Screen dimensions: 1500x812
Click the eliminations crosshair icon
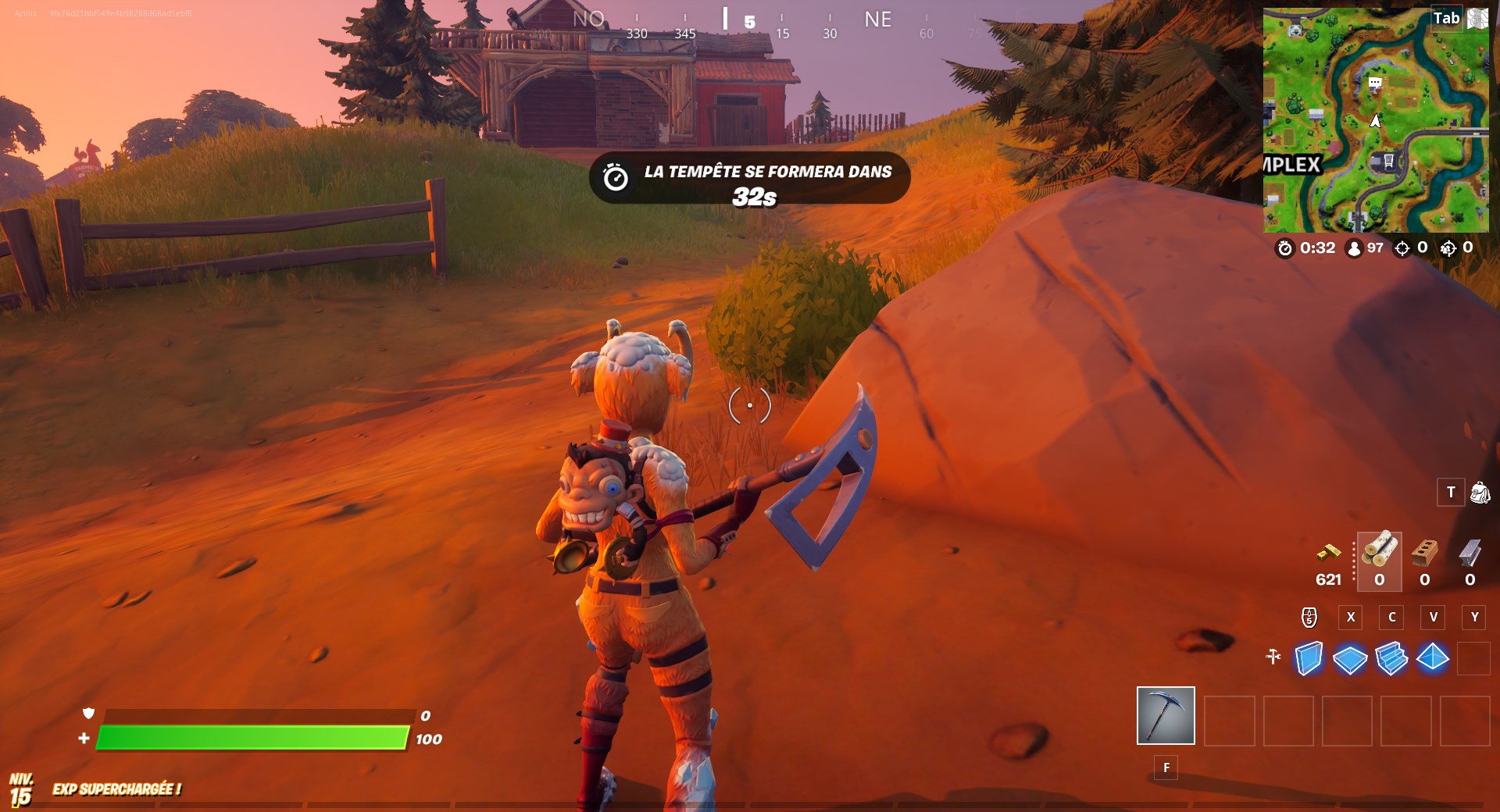(1402, 248)
